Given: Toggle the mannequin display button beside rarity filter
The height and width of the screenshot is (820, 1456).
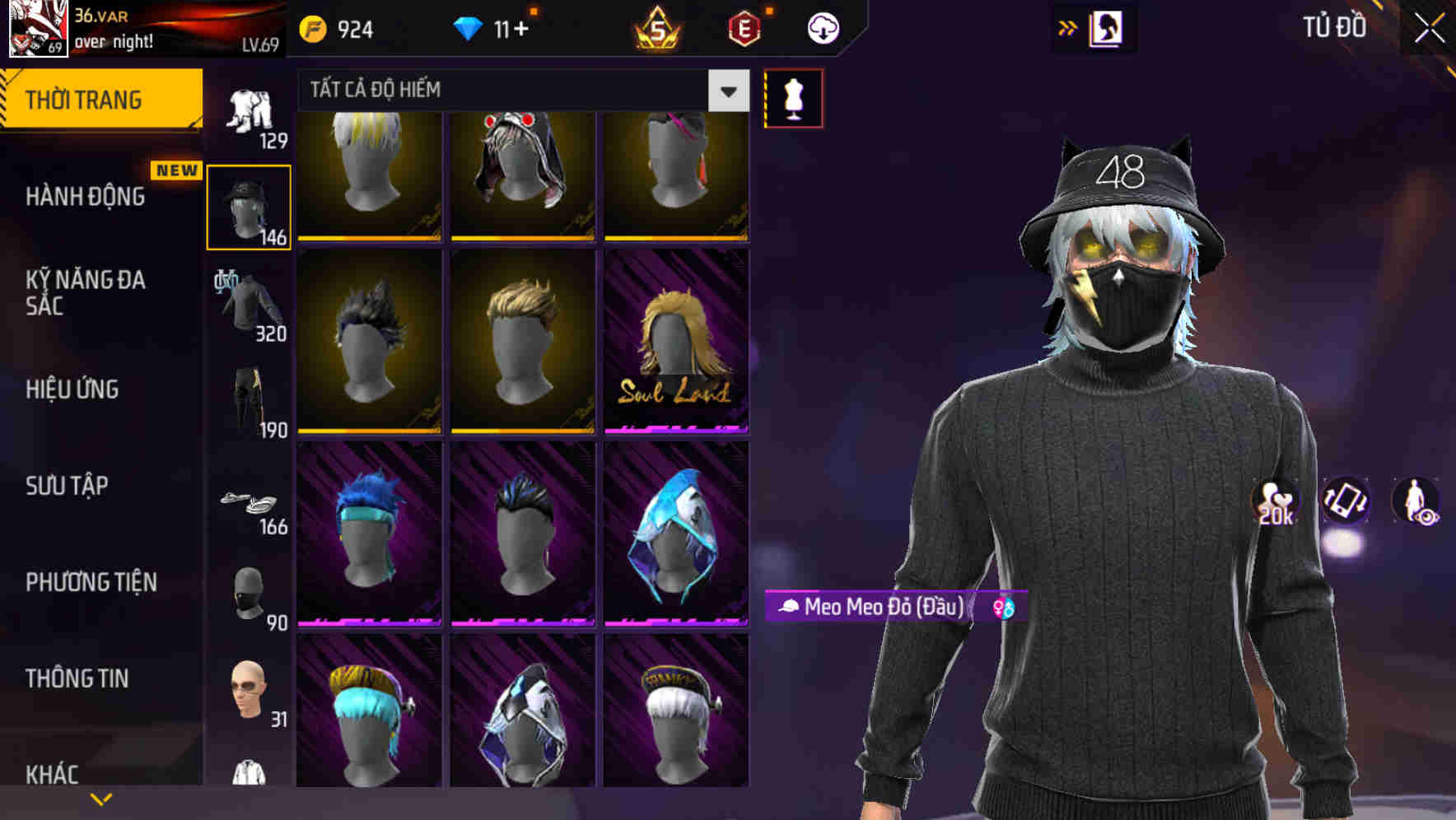Looking at the screenshot, I should tap(792, 97).
